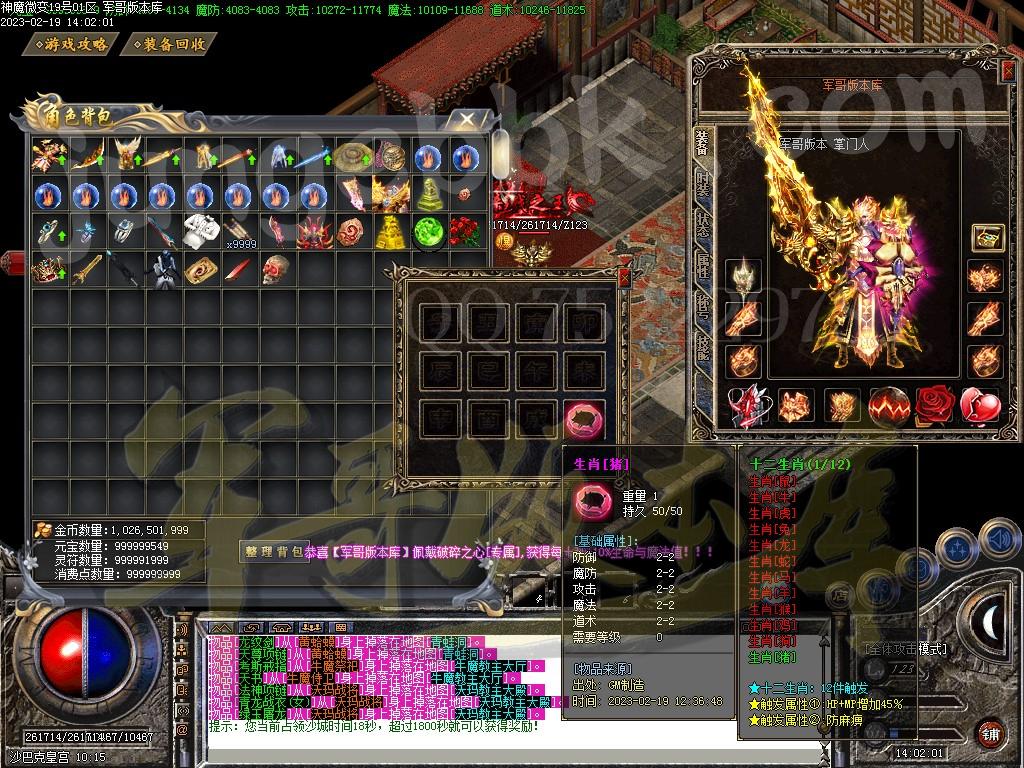1024x768 pixels.
Task: Select the red roses bouquet in bag
Action: click(466, 232)
